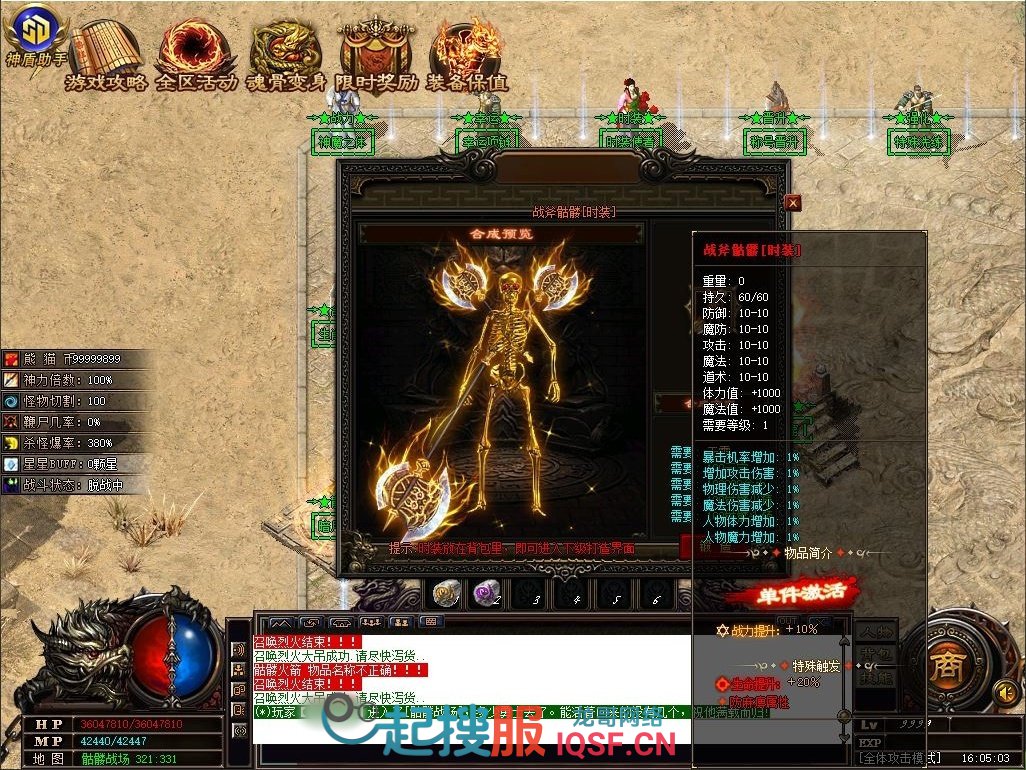Viewport: 1026px width, 770px height.
Task: Open the 商 shop button
Action: tap(943, 664)
